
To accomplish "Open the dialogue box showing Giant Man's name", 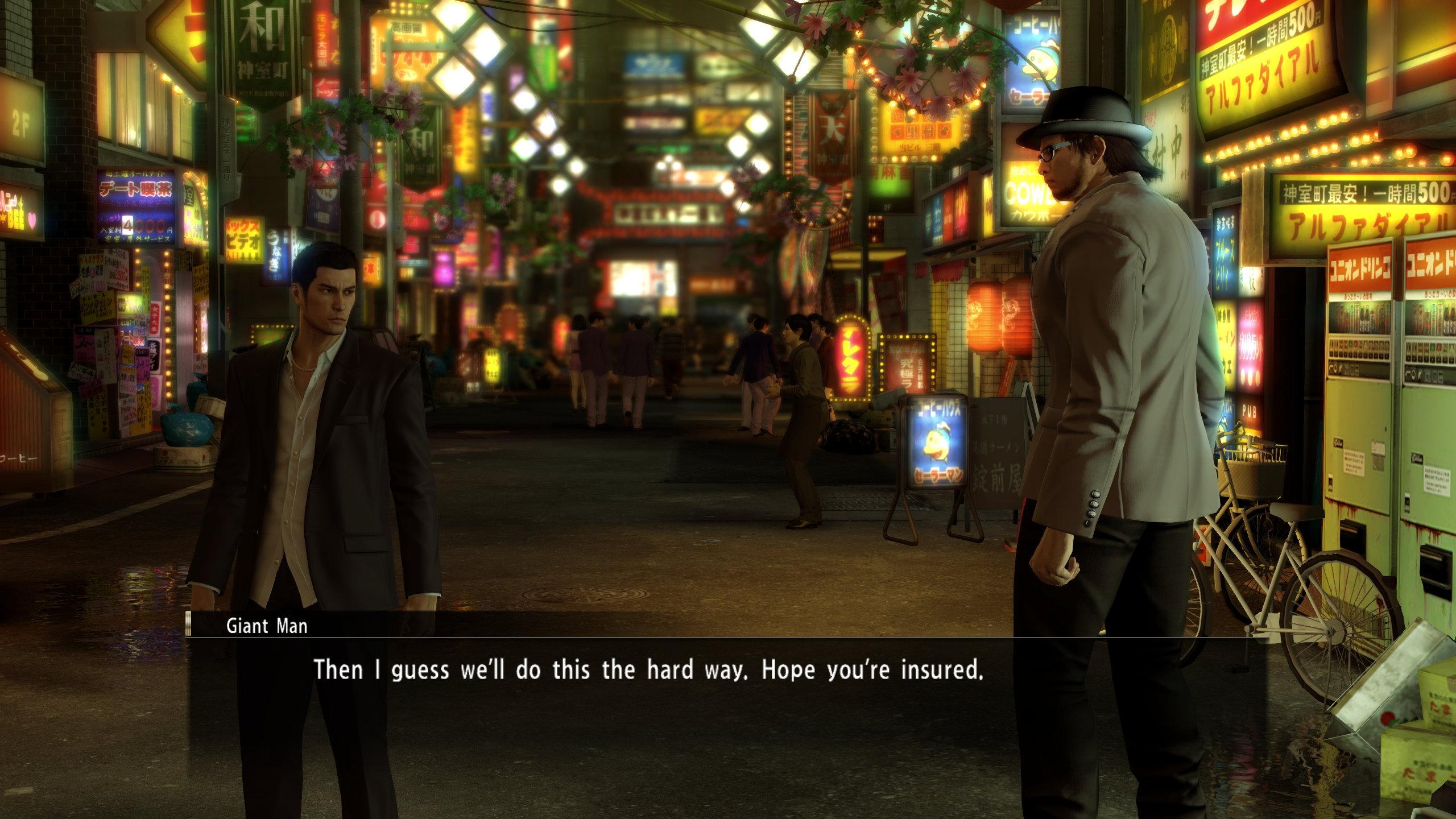I will point(267,627).
